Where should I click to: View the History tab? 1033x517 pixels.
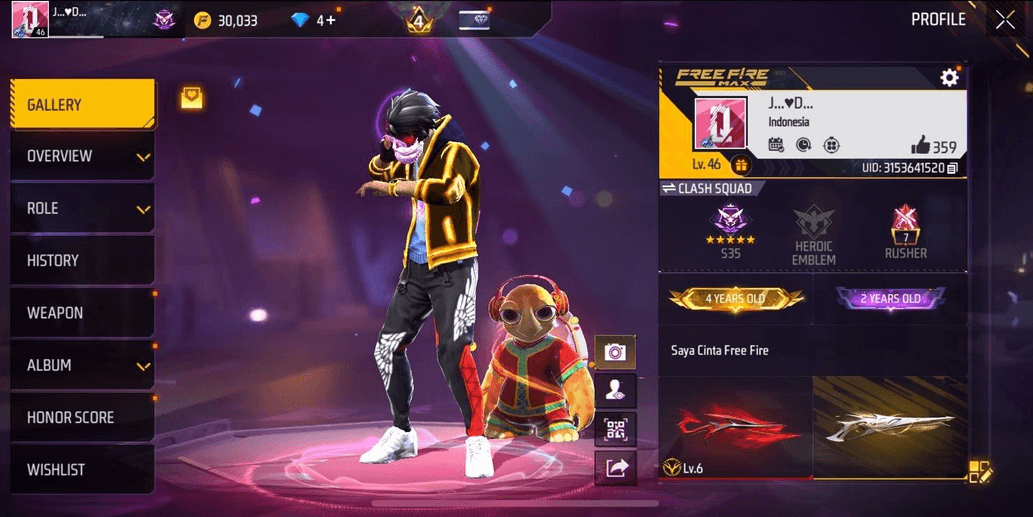tap(82, 261)
